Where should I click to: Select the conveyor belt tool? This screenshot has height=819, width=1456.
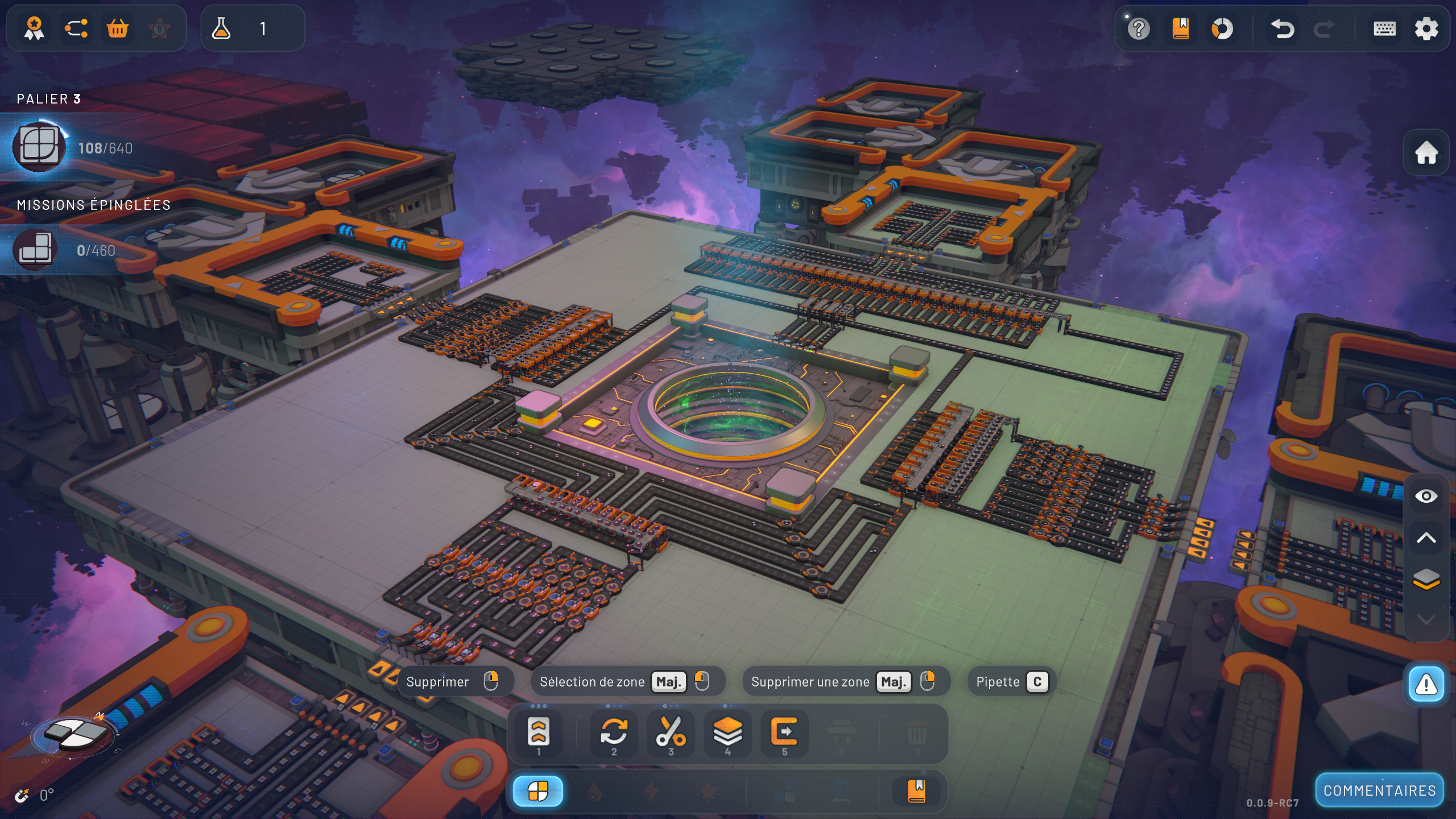pyautogui.click(x=538, y=732)
